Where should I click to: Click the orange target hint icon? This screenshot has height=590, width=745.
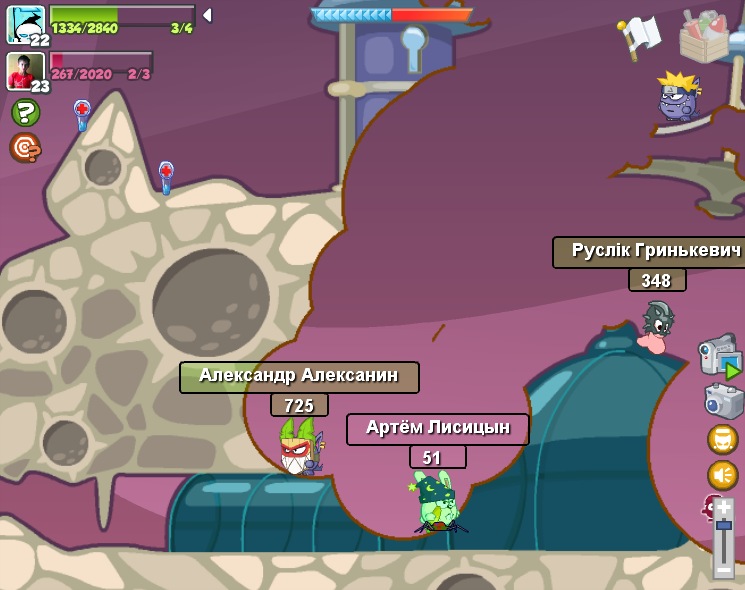click(25, 148)
